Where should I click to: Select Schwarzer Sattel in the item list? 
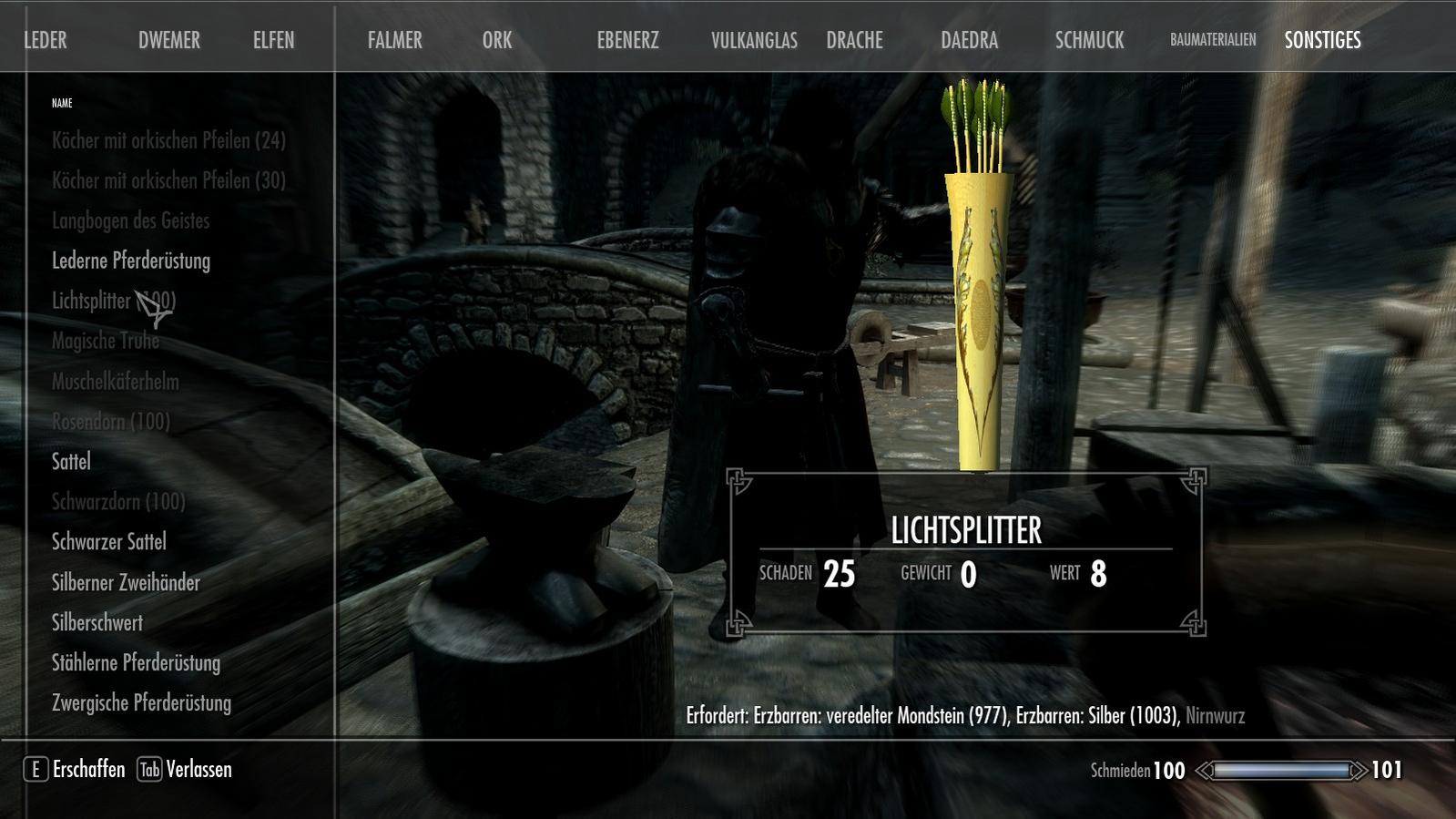[109, 541]
